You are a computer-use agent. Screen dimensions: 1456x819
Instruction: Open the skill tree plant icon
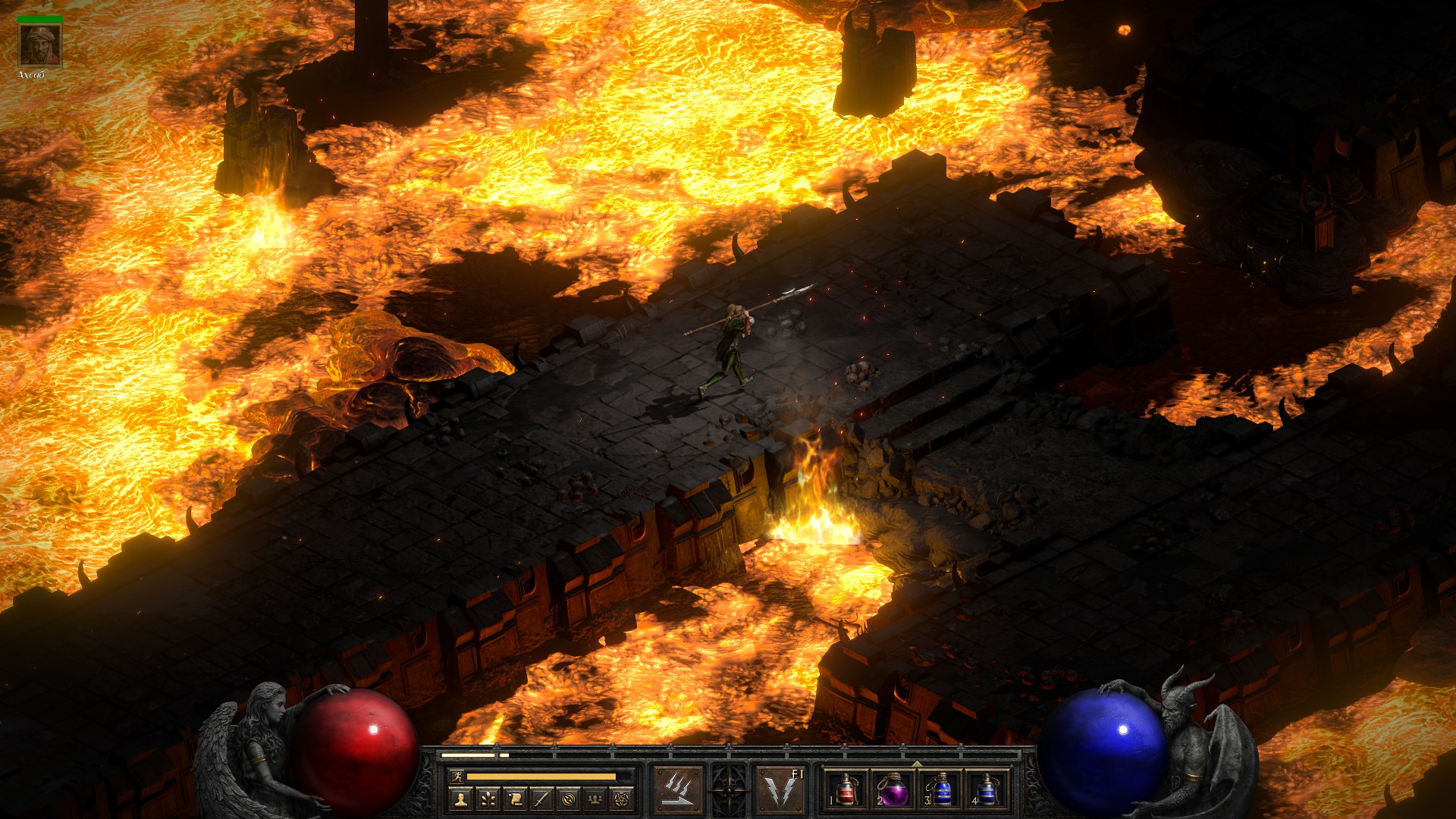pos(488,799)
